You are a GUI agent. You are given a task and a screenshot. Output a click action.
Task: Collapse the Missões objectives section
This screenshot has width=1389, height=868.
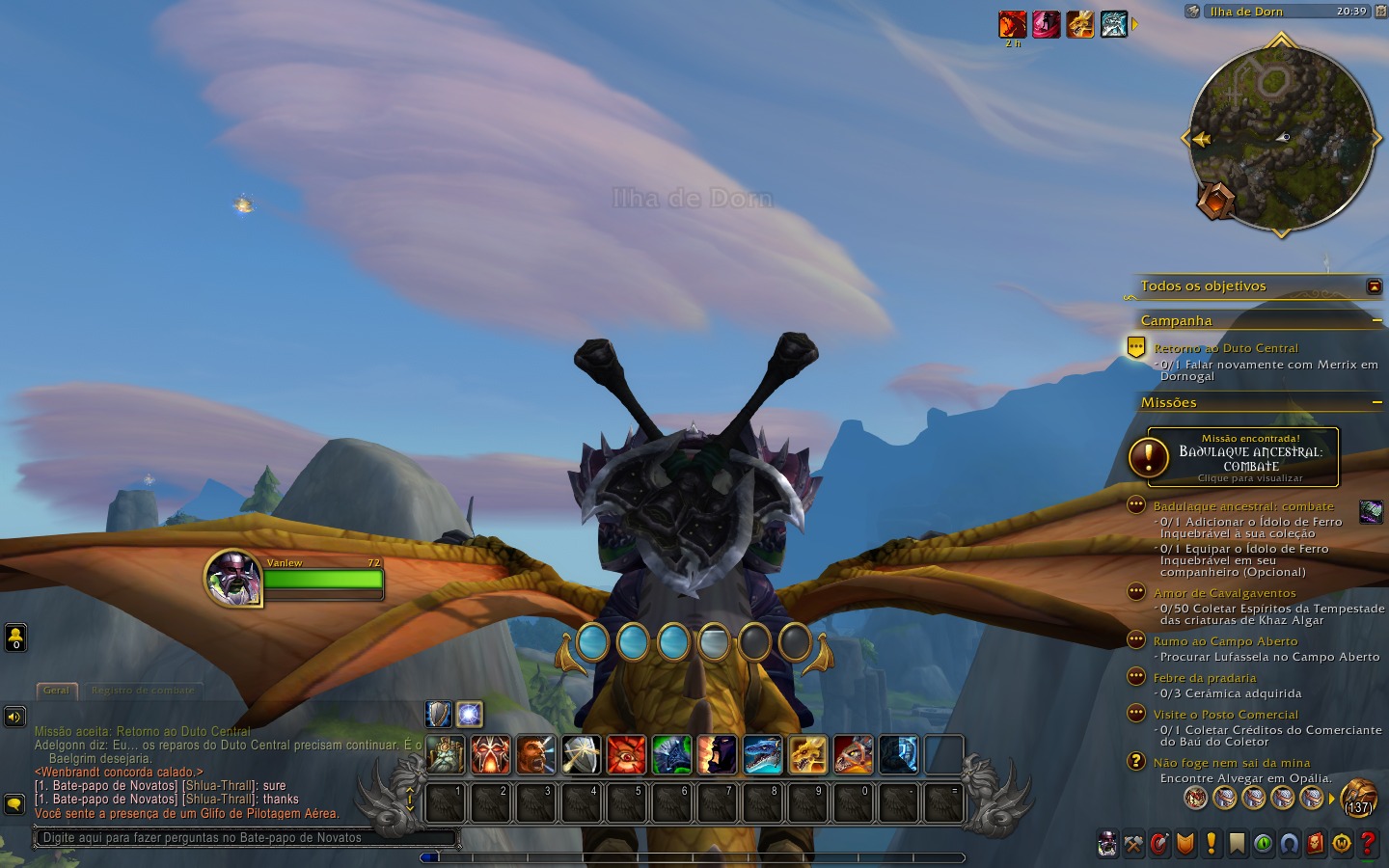tap(1376, 402)
